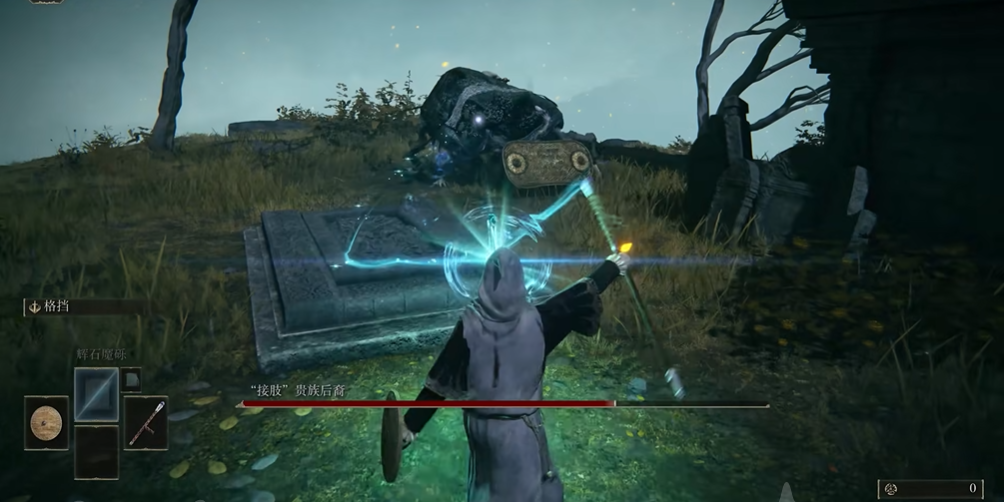Select the staff weapon slot
1004x502 pixels.
pyautogui.click(x=146, y=422)
